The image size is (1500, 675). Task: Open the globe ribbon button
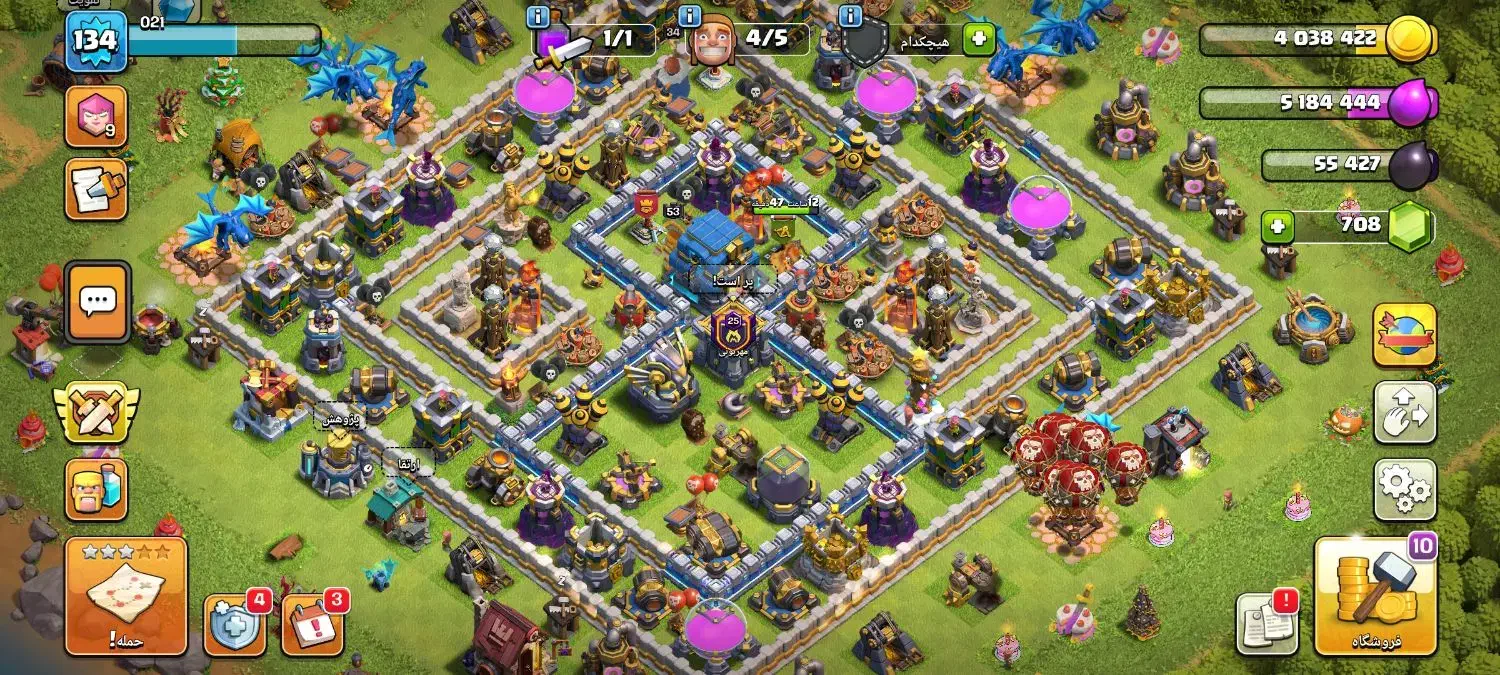[1404, 335]
